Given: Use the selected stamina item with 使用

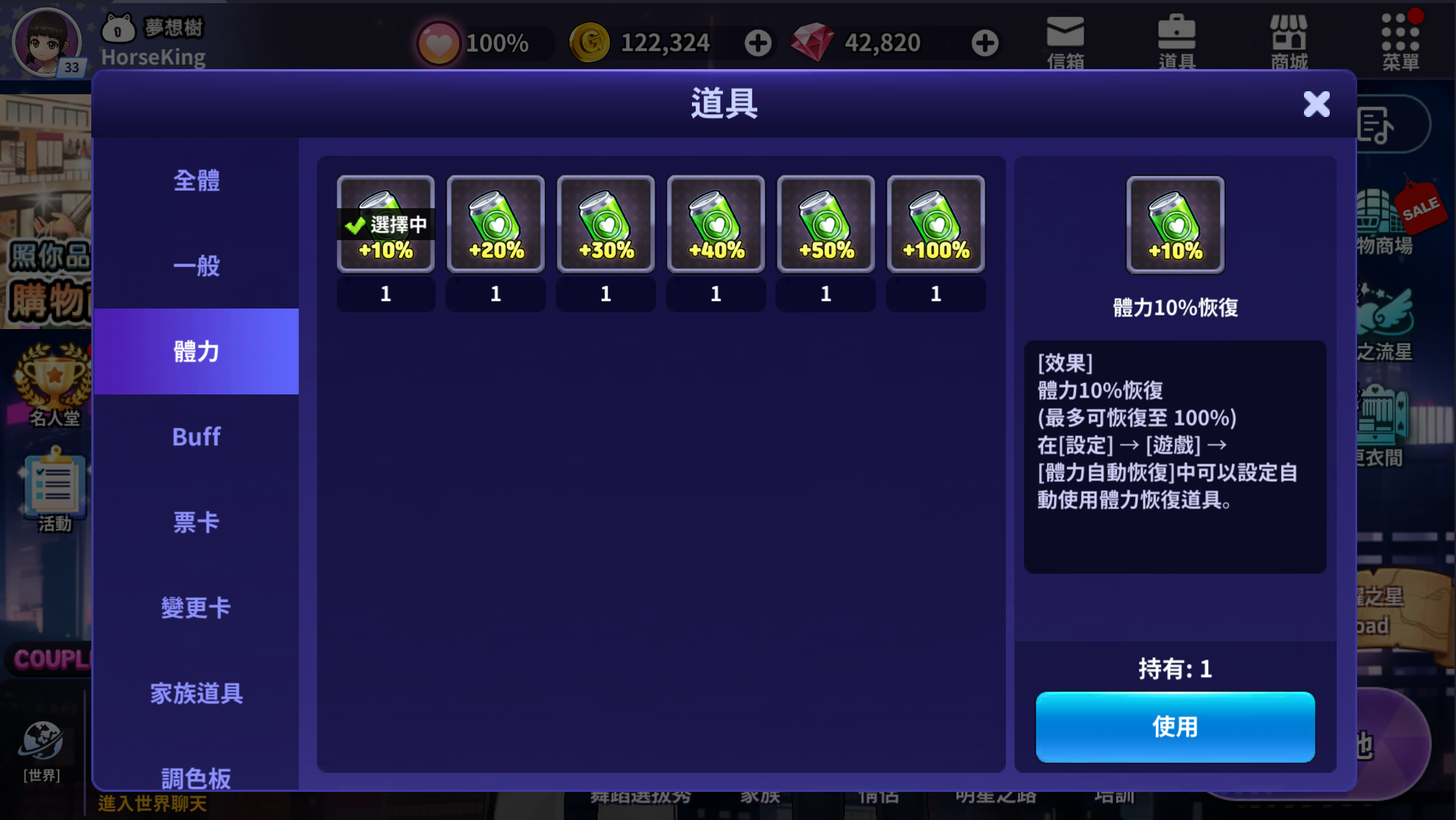Looking at the screenshot, I should pos(1175,727).
